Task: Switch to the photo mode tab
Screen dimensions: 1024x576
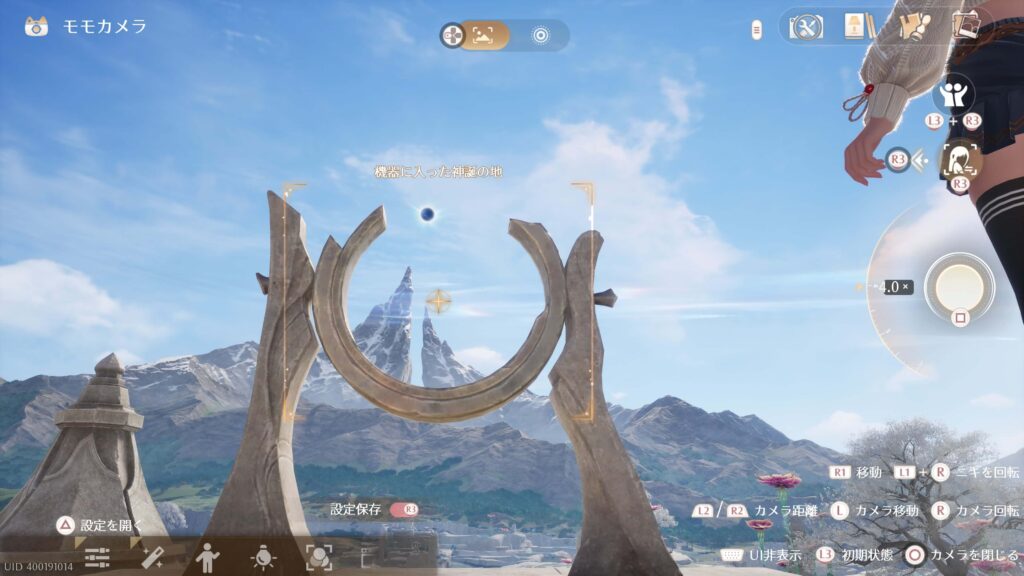Action: 484,35
